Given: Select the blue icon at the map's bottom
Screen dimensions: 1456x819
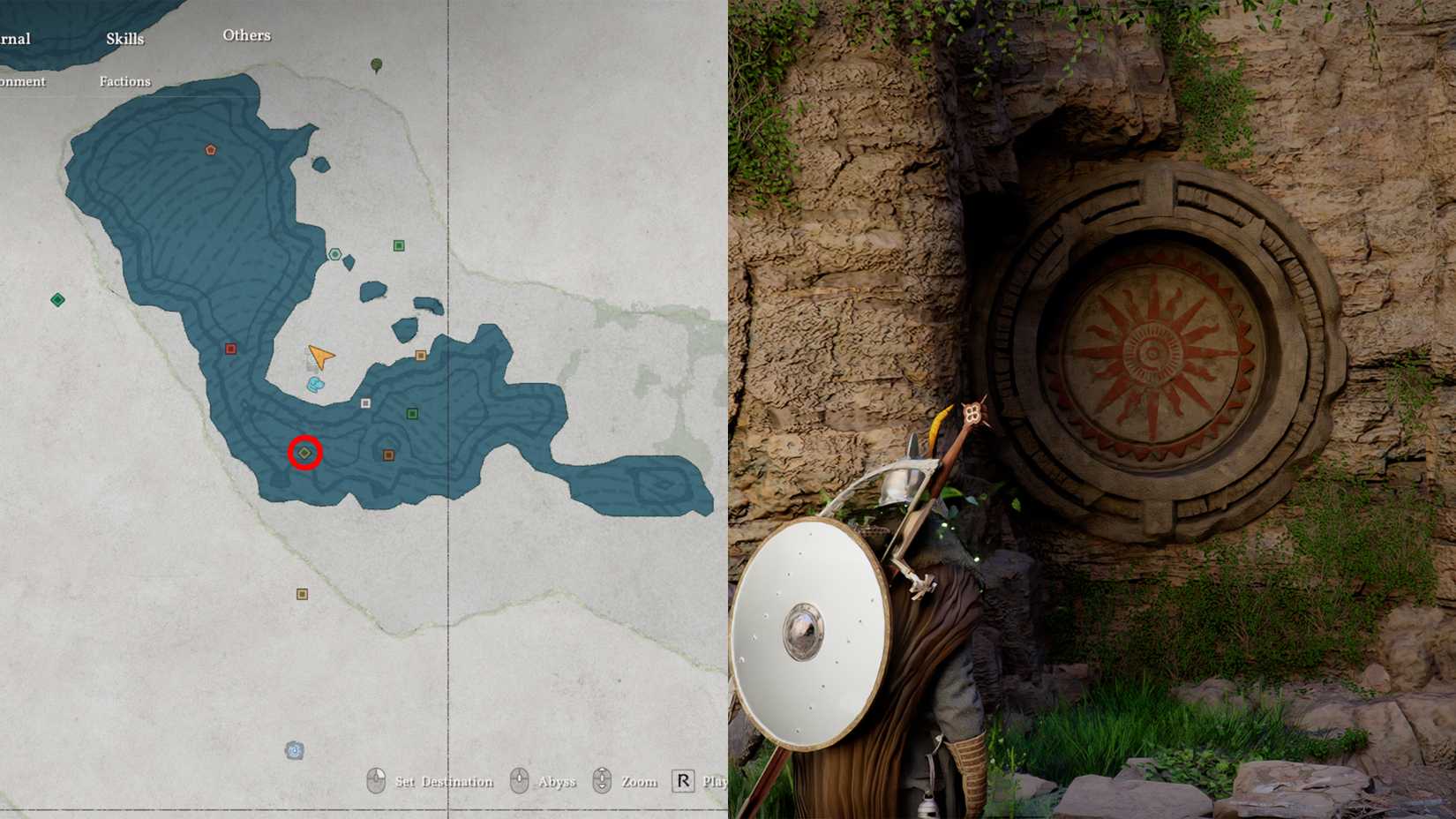Looking at the screenshot, I should (293, 749).
